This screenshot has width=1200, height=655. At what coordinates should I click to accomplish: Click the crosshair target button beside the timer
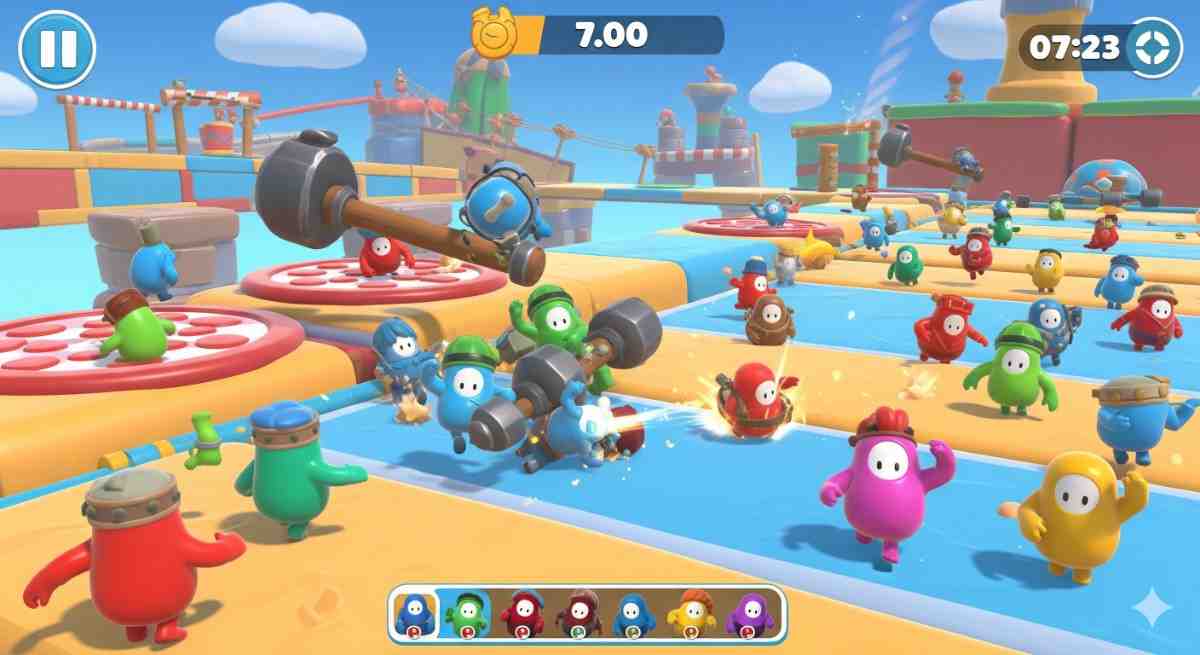pos(1154,48)
